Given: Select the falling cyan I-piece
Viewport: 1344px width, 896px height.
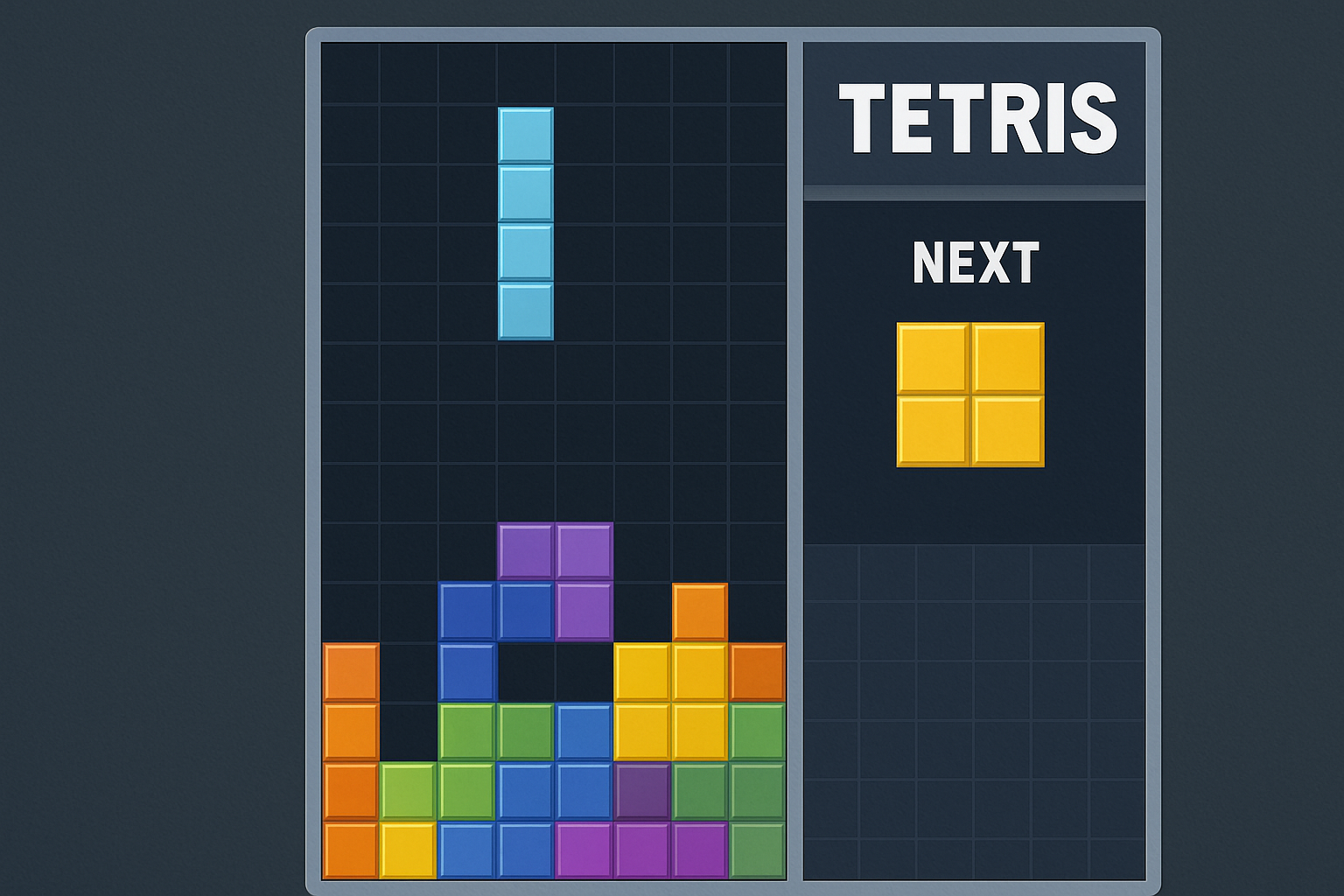Looking at the screenshot, I should 524,223.
